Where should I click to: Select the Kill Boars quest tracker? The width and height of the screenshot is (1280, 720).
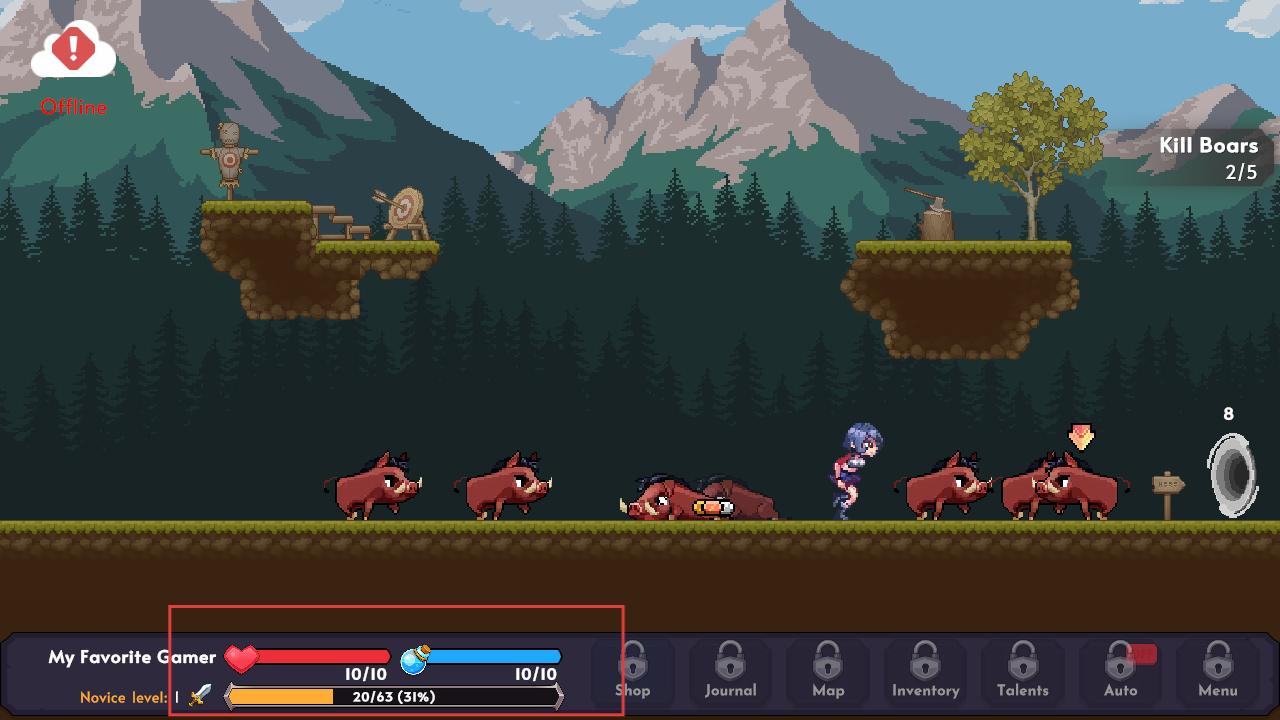(x=1208, y=158)
